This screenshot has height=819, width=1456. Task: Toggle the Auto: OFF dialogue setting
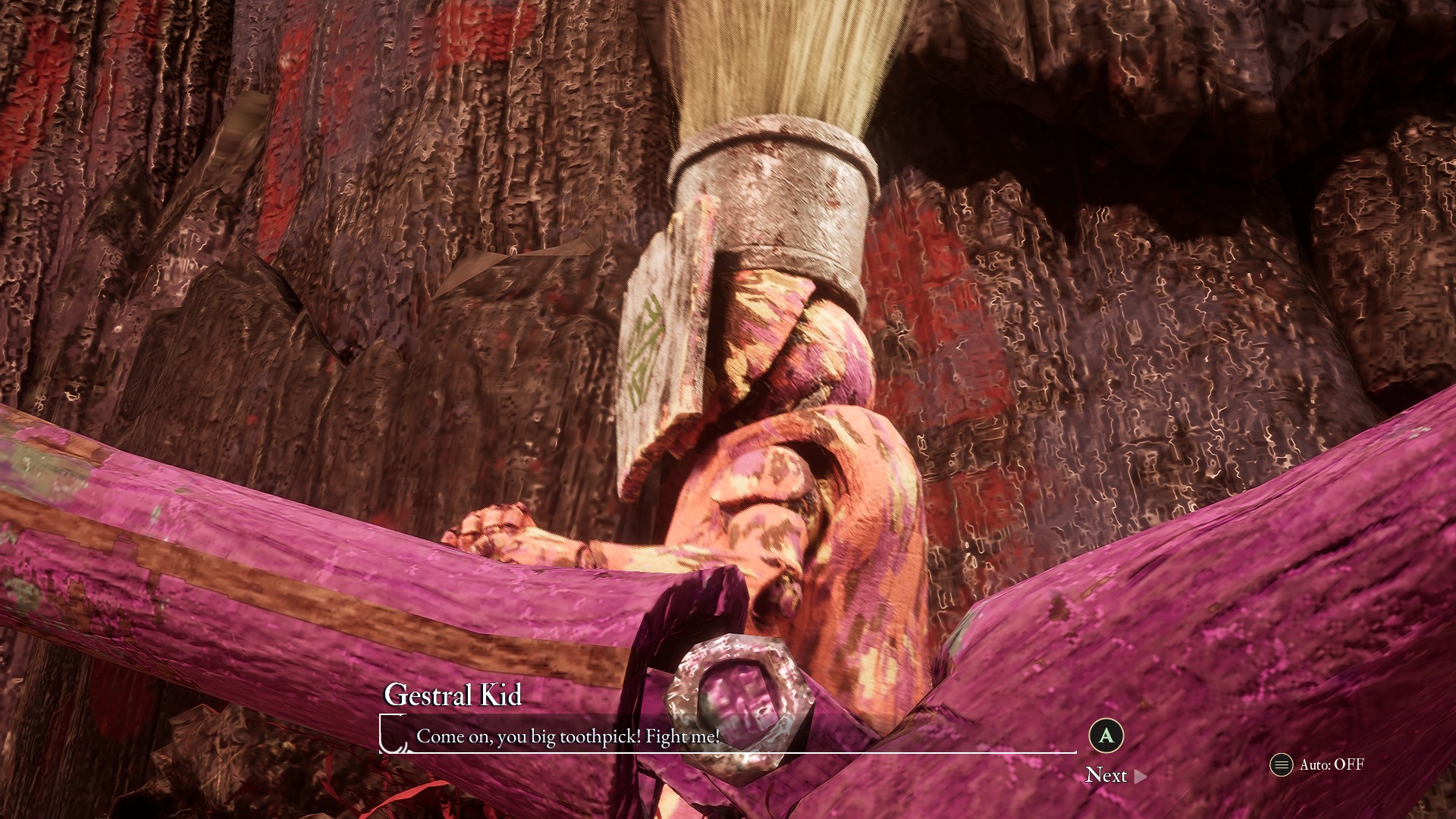pos(1317,764)
